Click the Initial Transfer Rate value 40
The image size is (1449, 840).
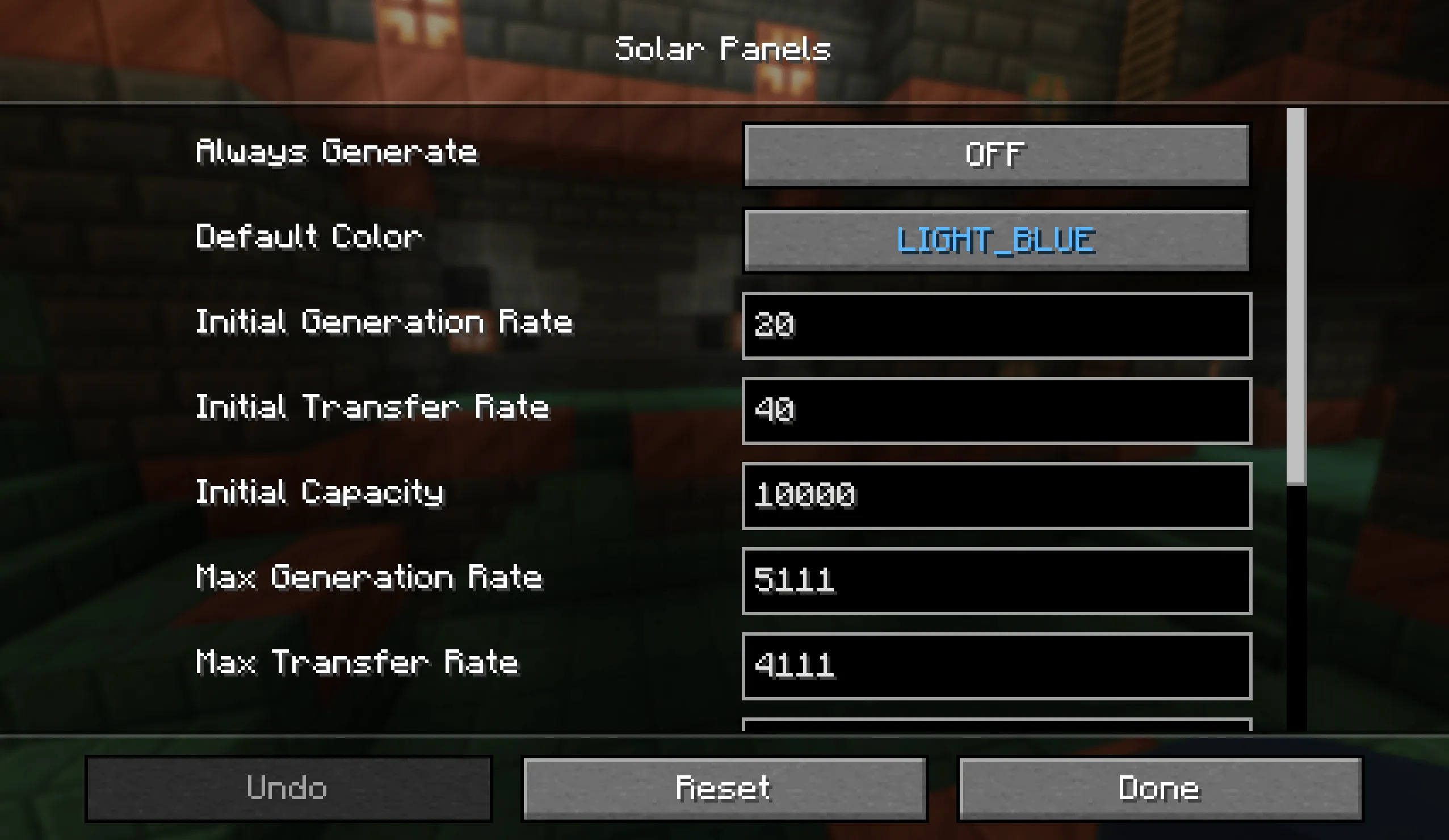(x=997, y=410)
